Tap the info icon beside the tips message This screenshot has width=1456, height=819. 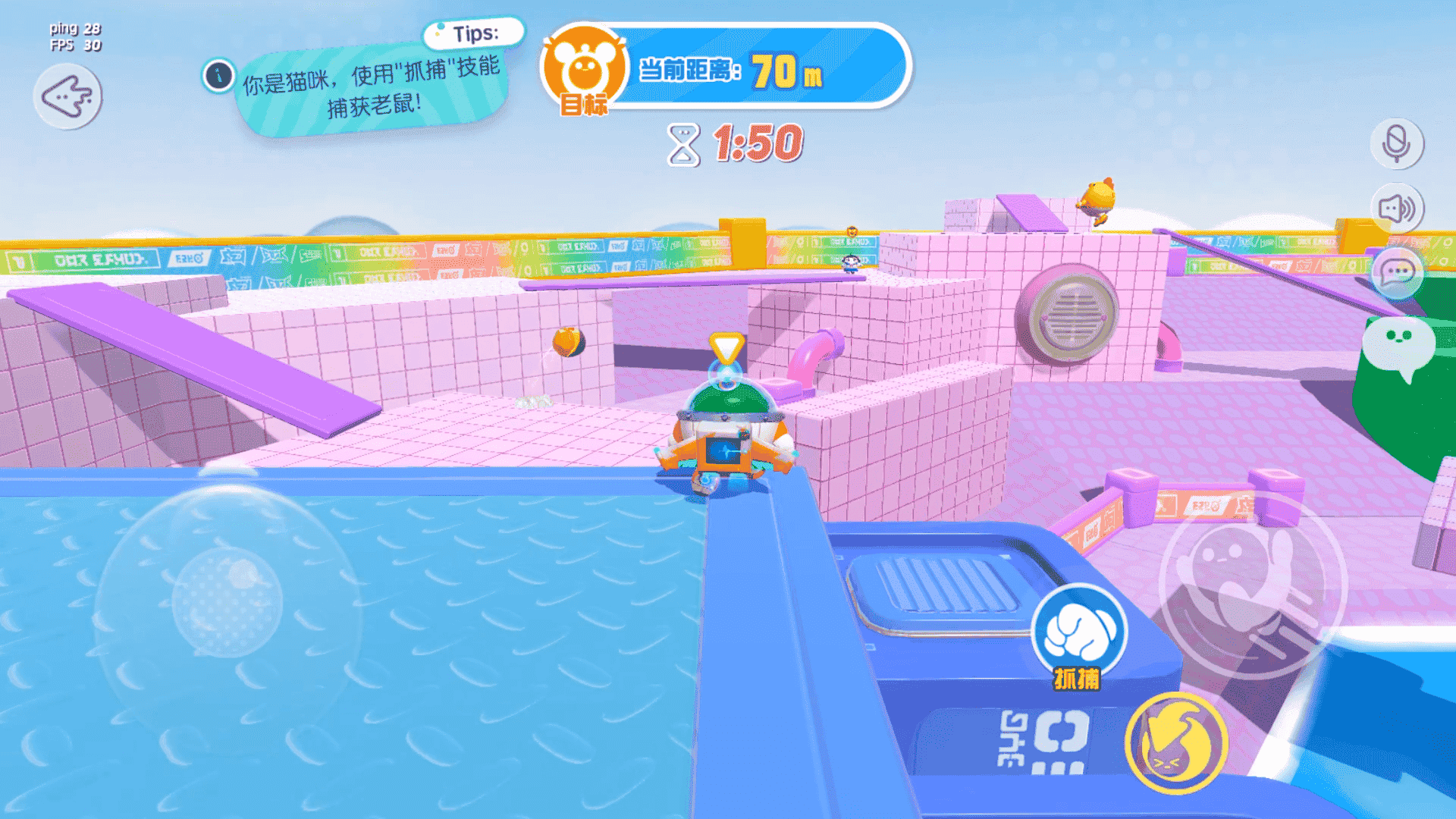[x=218, y=75]
